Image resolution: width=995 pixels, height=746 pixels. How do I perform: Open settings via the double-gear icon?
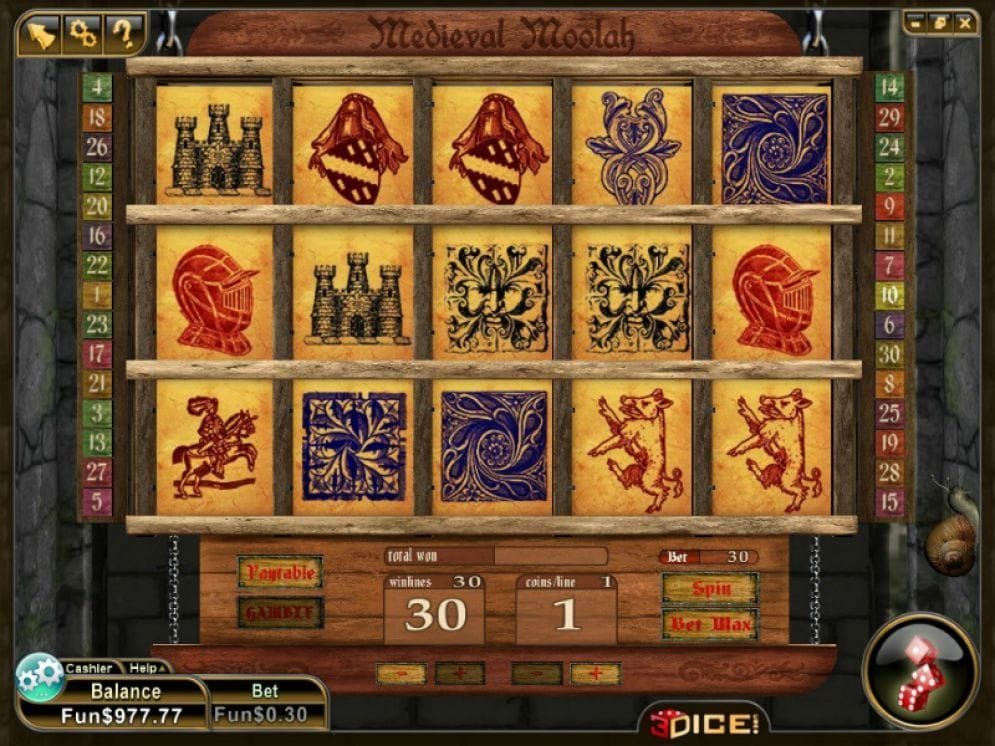point(81,34)
